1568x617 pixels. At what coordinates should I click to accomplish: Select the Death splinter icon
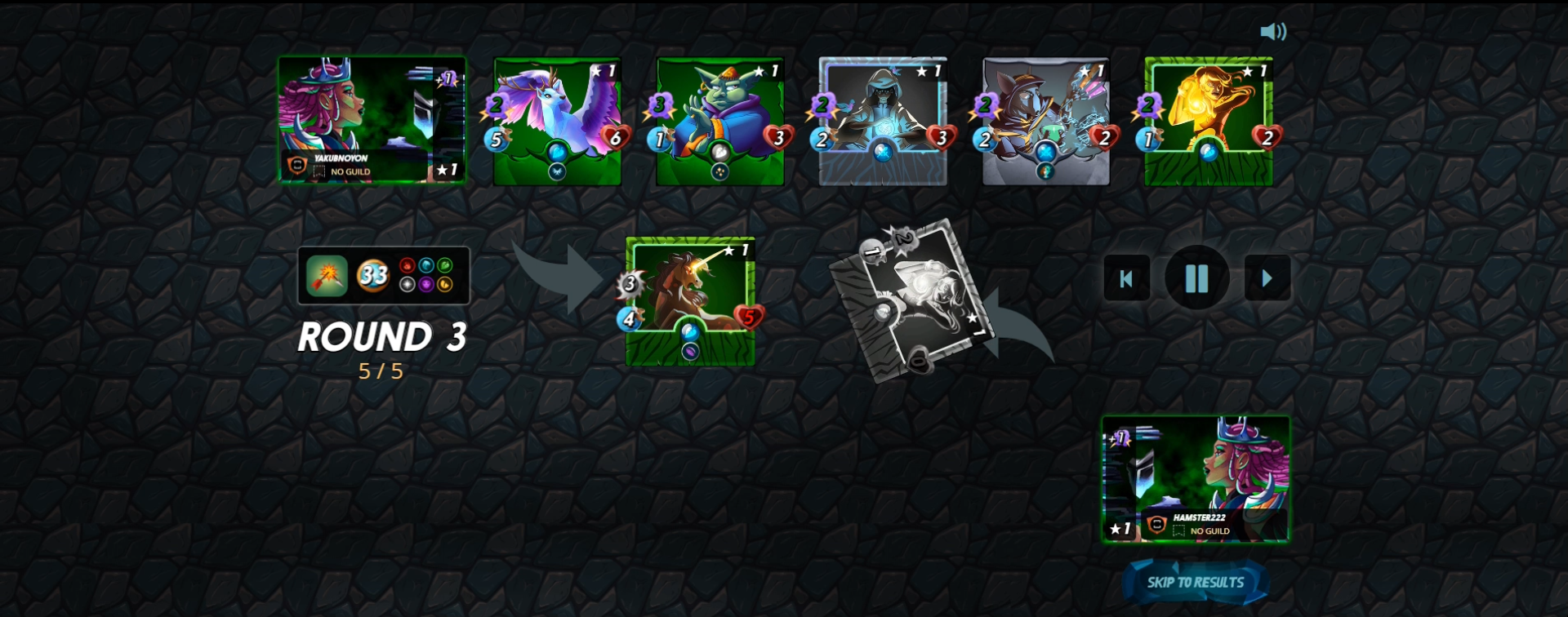[x=428, y=286]
